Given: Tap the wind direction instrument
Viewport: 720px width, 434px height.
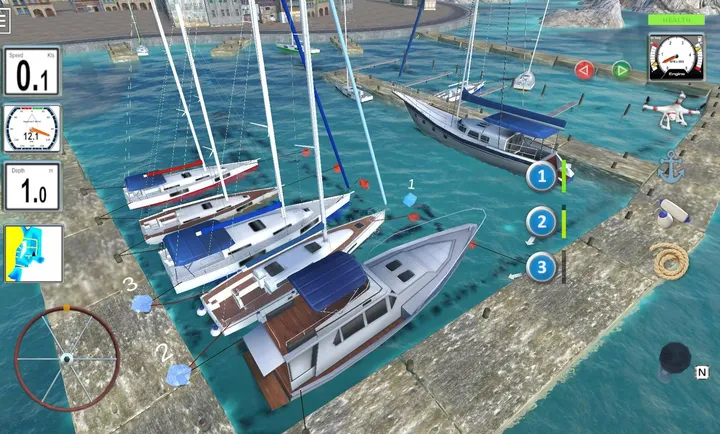Looking at the screenshot, I should tap(32, 128).
